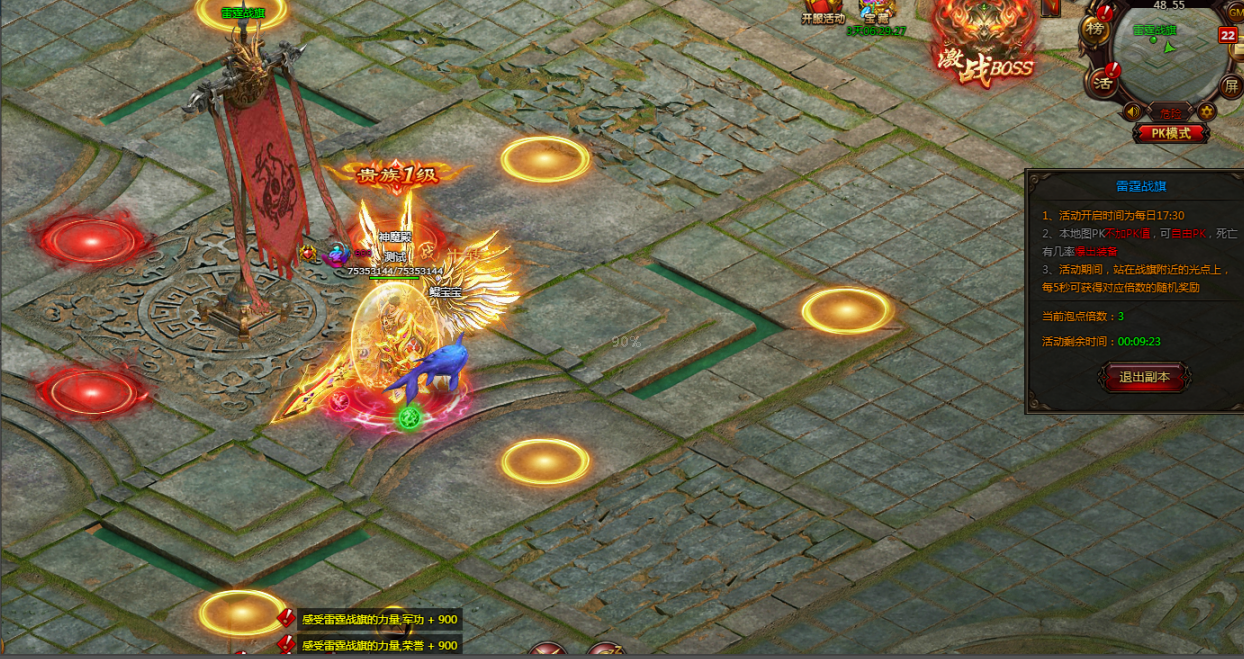Open the 激战BOSS event icon
The height and width of the screenshot is (659, 1244).
982,45
